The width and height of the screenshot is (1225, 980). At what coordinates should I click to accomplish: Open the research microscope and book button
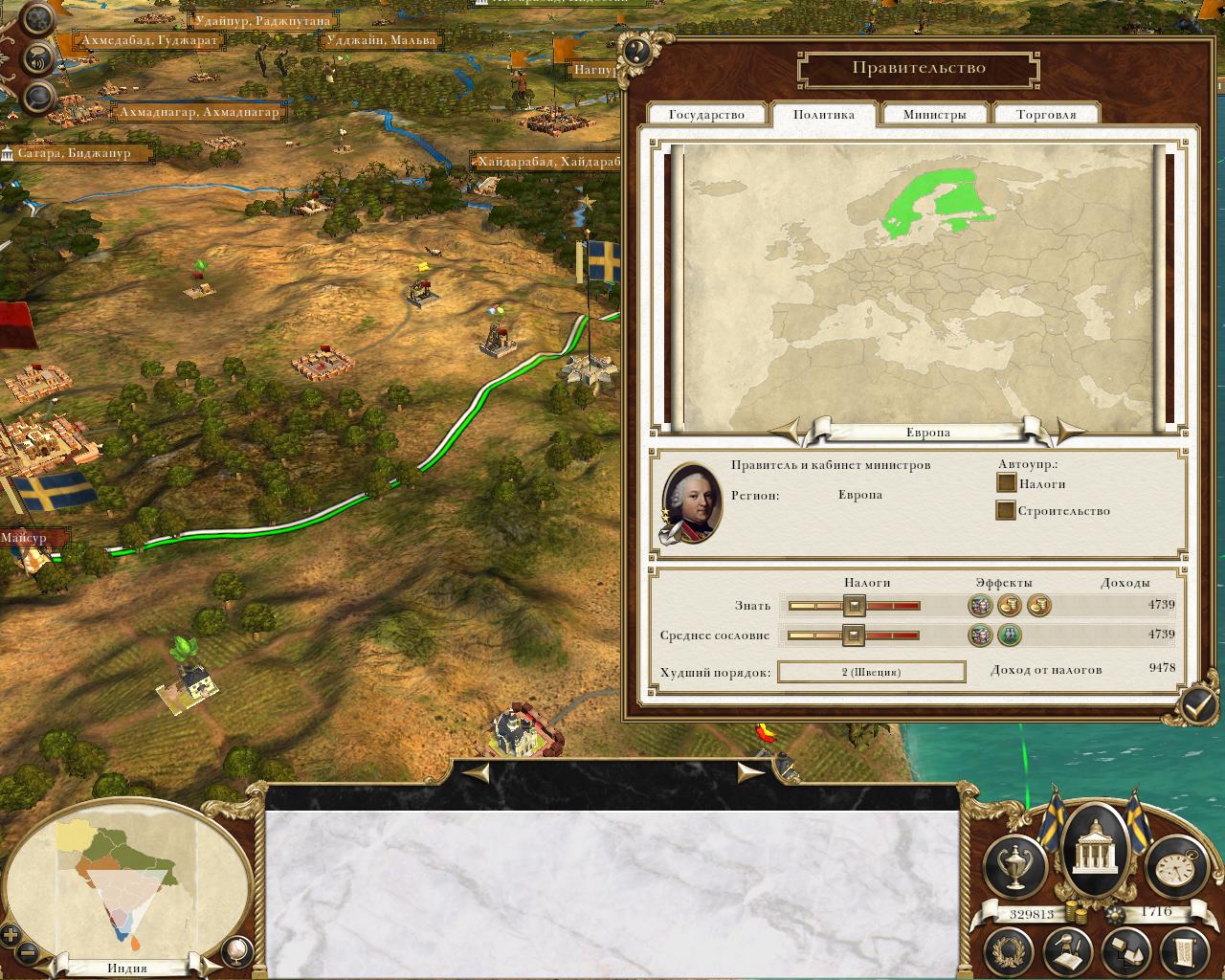(x=1069, y=950)
